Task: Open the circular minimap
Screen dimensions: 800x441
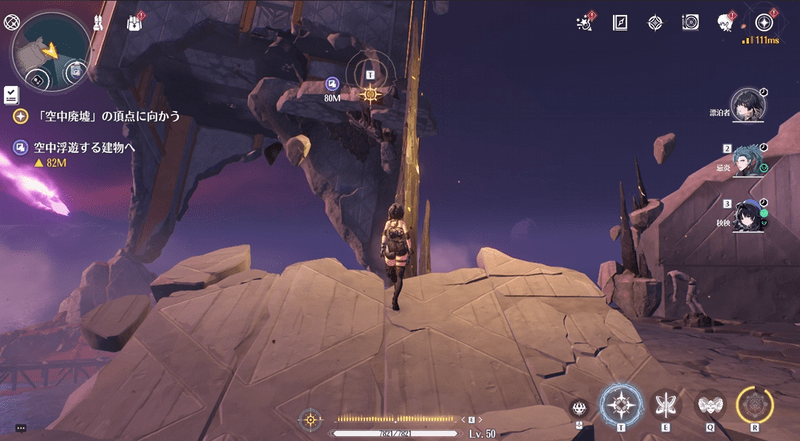Action: pos(48,46)
